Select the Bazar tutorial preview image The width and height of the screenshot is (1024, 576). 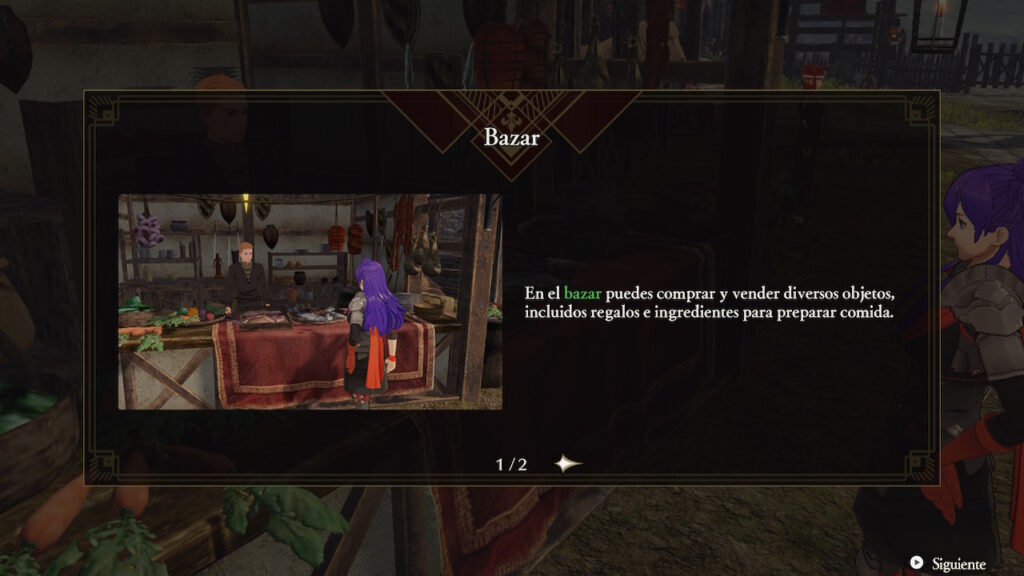310,302
